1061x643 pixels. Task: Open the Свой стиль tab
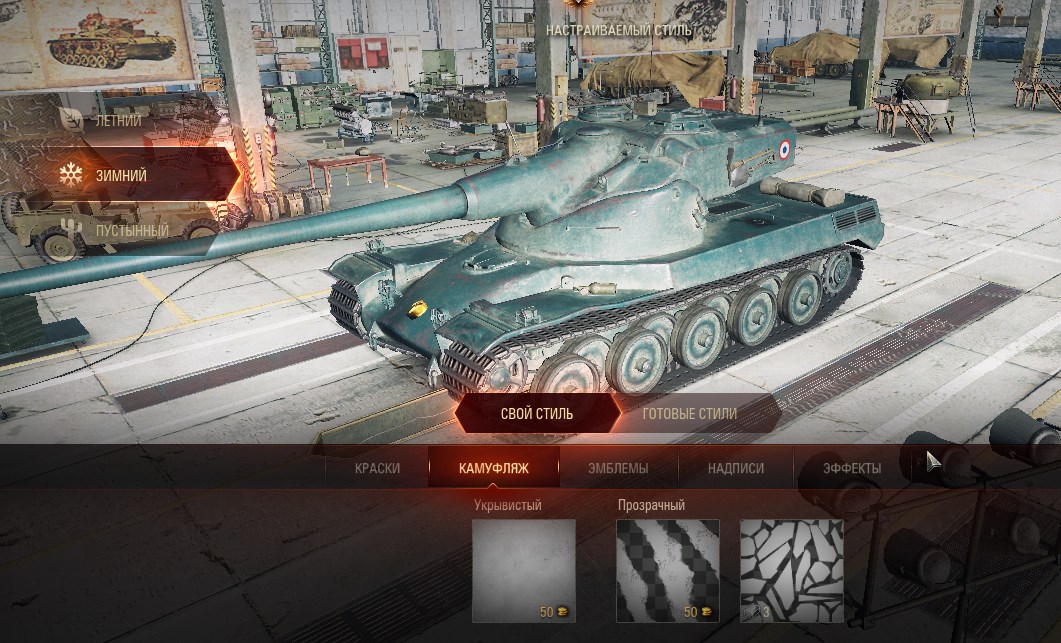coord(537,413)
